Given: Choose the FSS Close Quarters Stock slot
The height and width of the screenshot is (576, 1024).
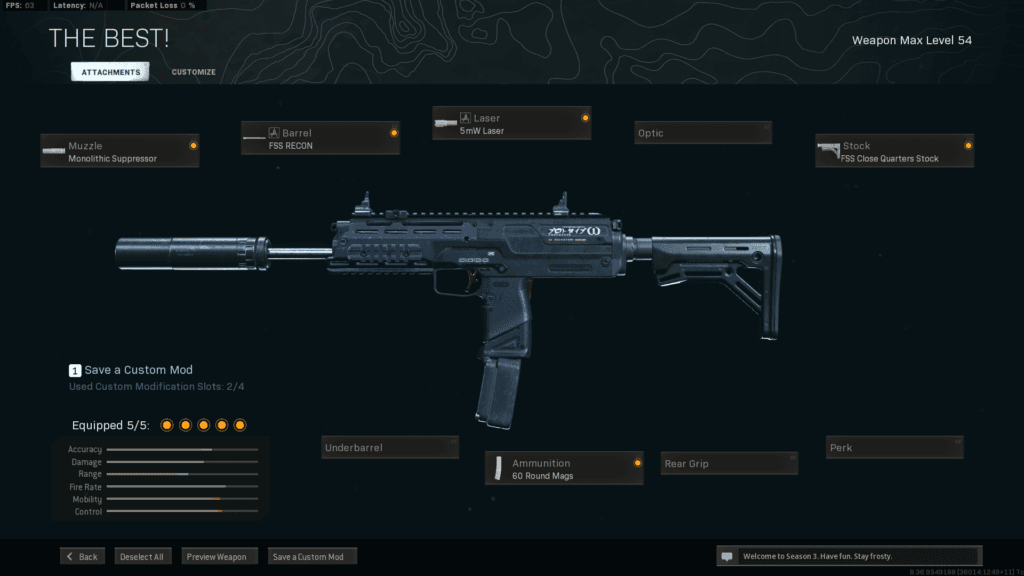Looking at the screenshot, I should coord(894,151).
